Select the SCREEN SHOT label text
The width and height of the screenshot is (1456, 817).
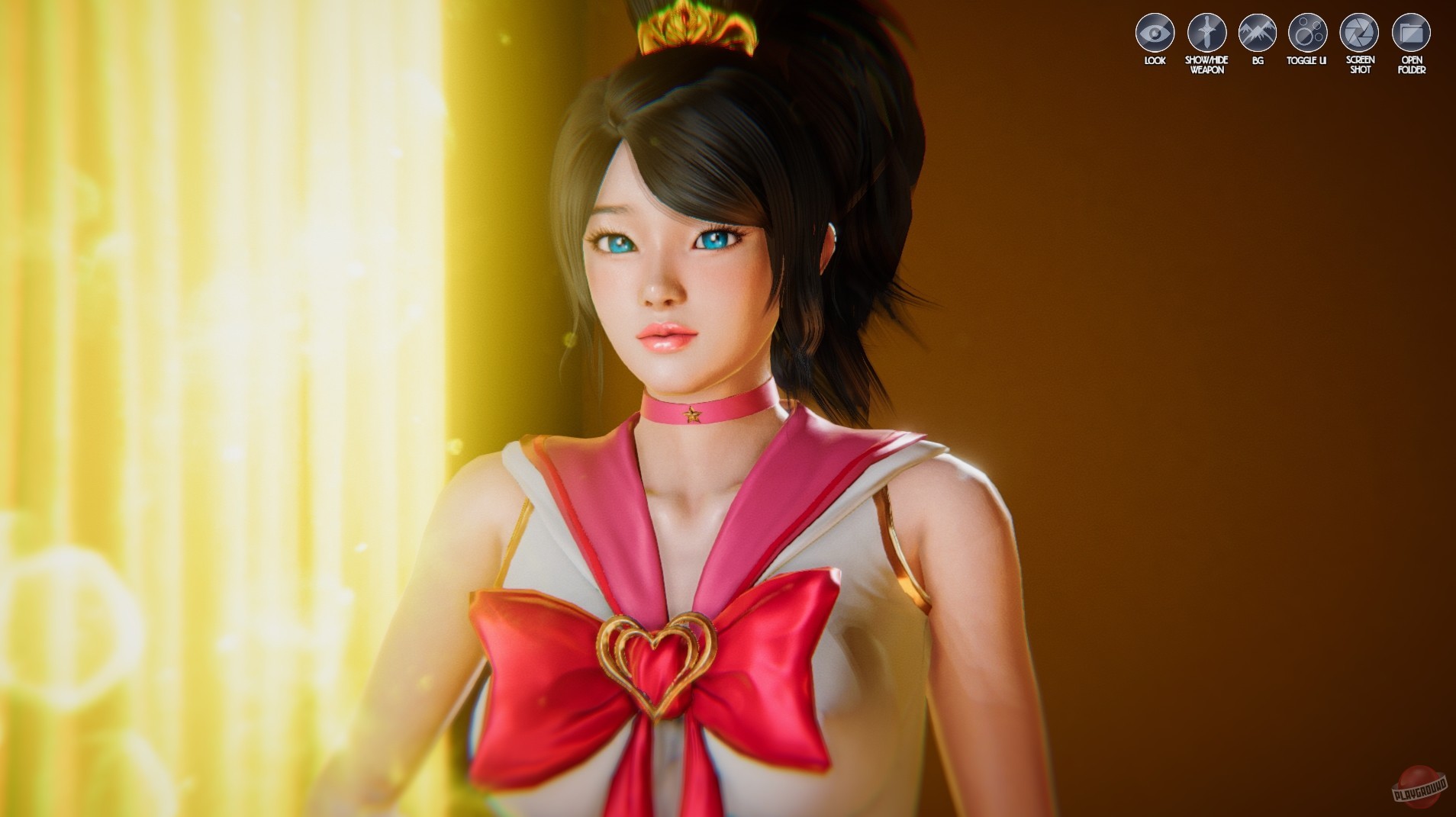coord(1361,63)
